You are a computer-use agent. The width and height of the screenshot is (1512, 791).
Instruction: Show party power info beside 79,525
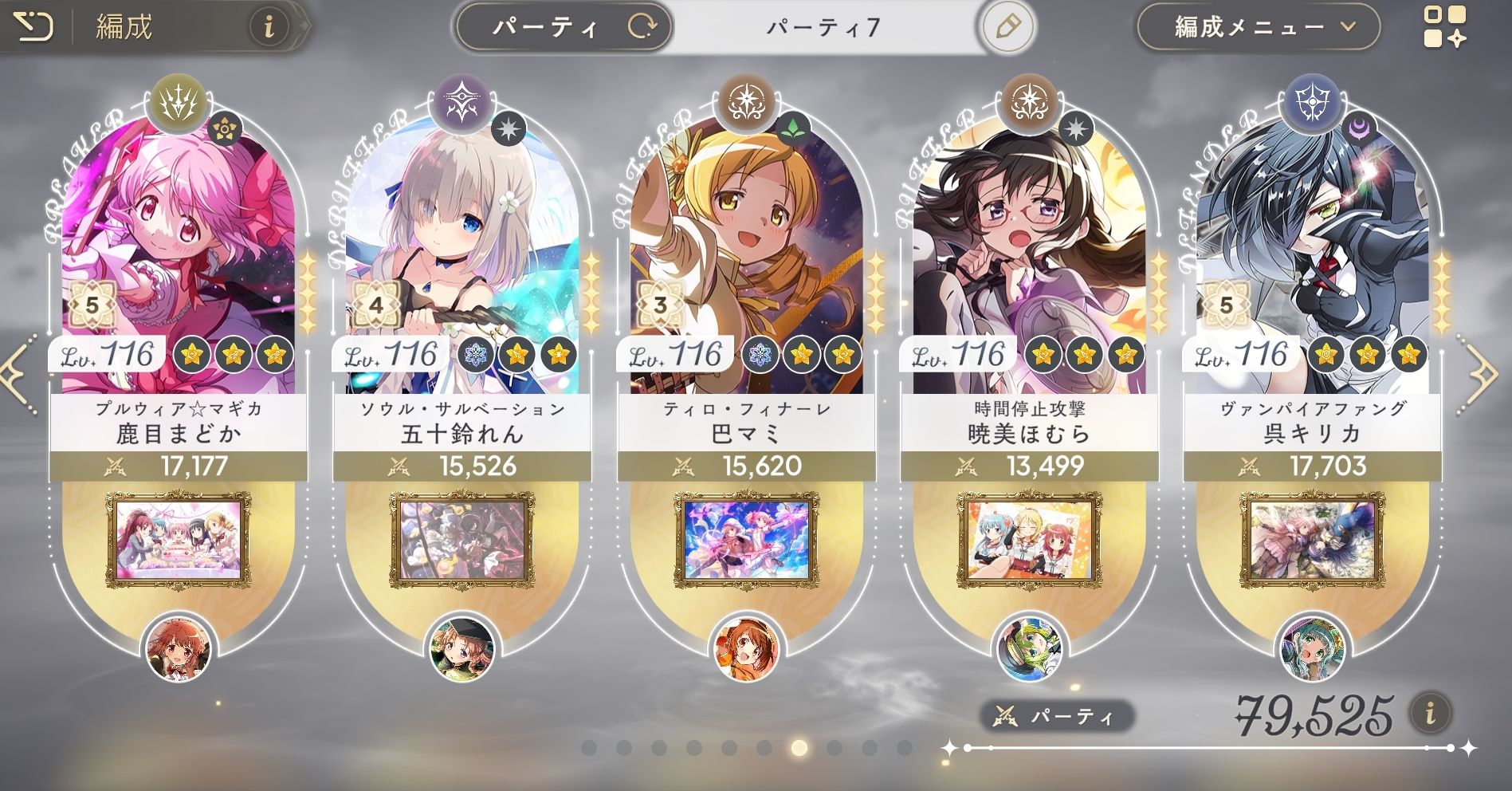click(1430, 713)
